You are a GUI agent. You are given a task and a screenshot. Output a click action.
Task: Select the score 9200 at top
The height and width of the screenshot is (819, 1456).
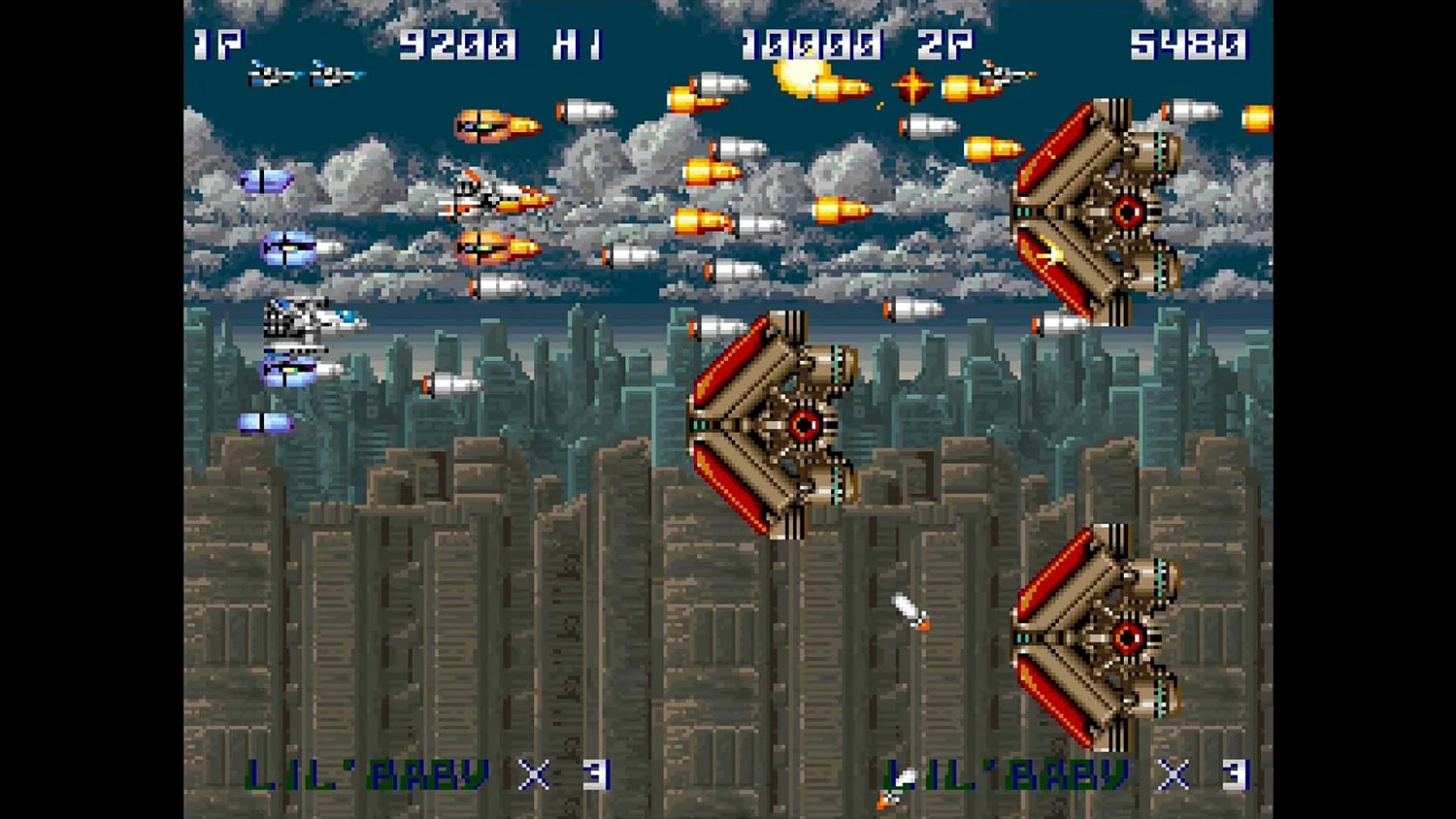[x=456, y=44]
